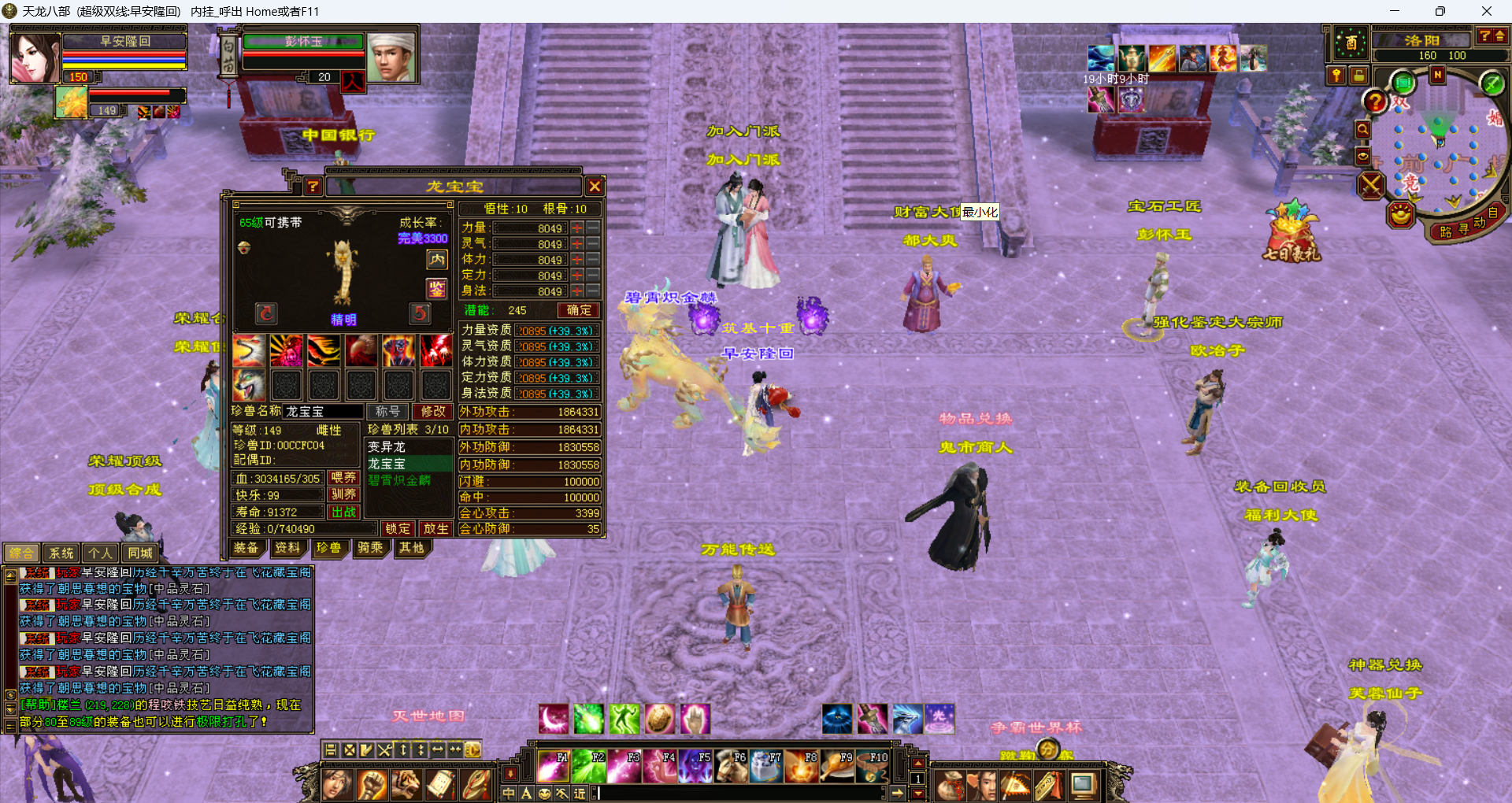Choose 变异龙 from the pet list

point(387,446)
